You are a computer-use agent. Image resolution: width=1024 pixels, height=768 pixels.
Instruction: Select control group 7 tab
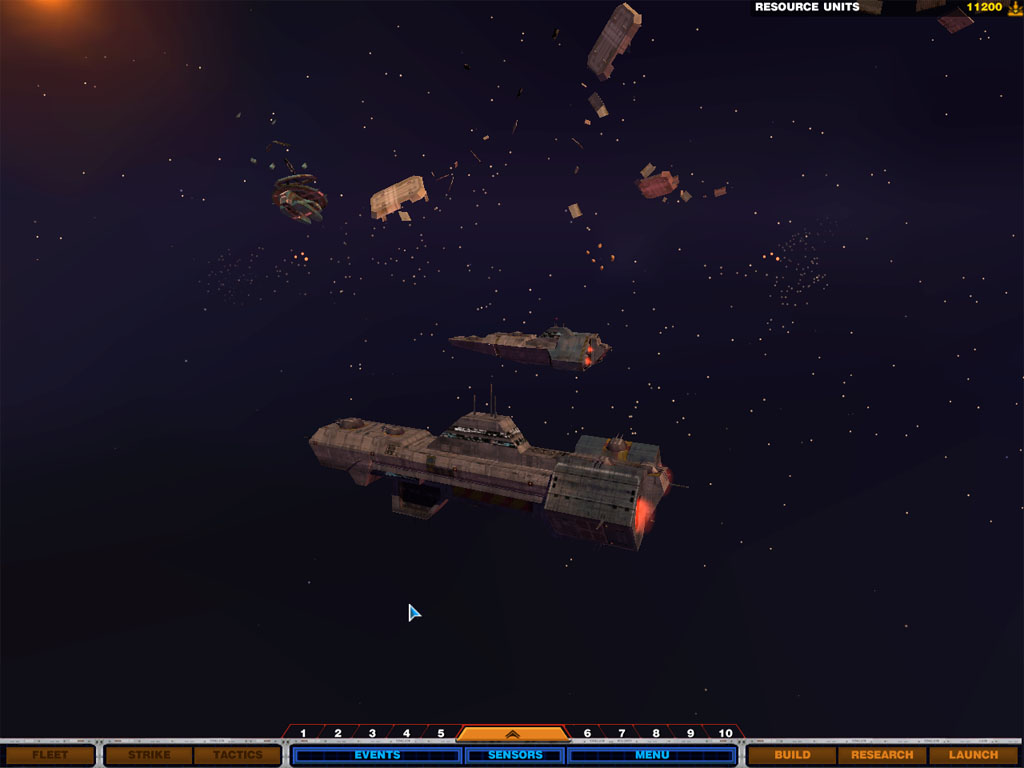(621, 733)
